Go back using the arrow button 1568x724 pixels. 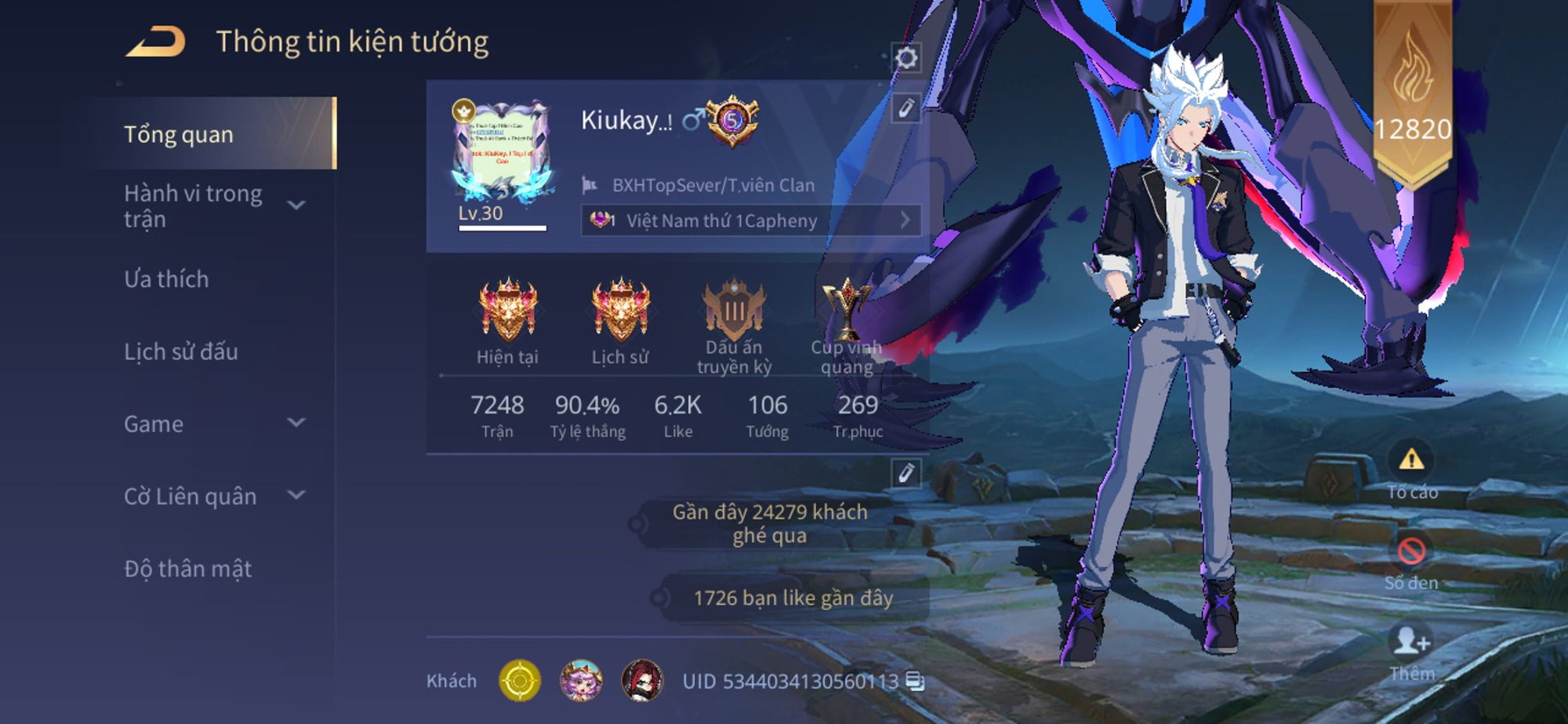click(x=156, y=42)
